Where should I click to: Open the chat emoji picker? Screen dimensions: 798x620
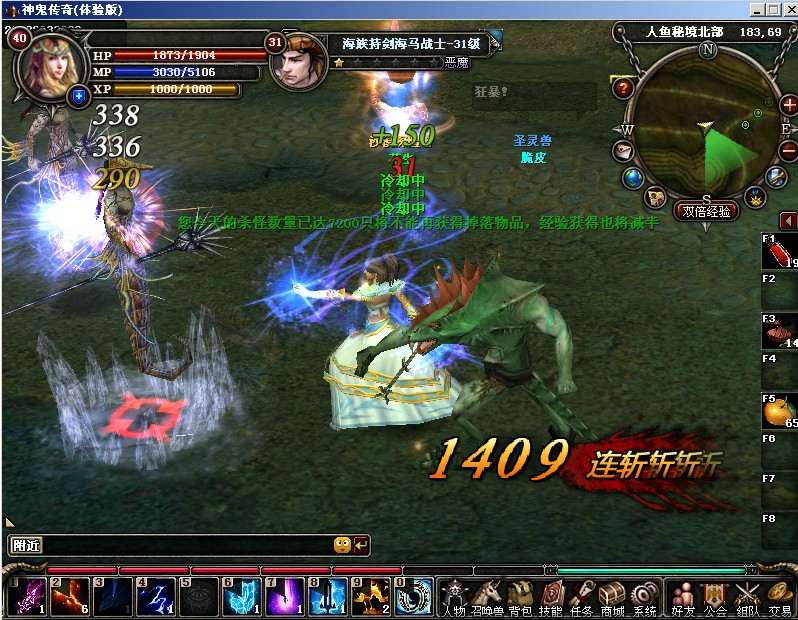[342, 545]
